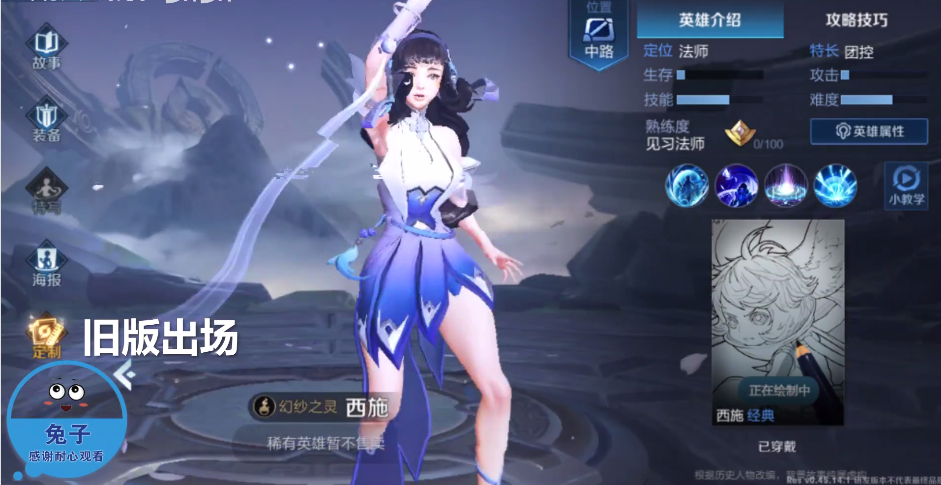This screenshot has width=941, height=485.
Task: Select the blue energy burst skill icon
Action: point(835,185)
